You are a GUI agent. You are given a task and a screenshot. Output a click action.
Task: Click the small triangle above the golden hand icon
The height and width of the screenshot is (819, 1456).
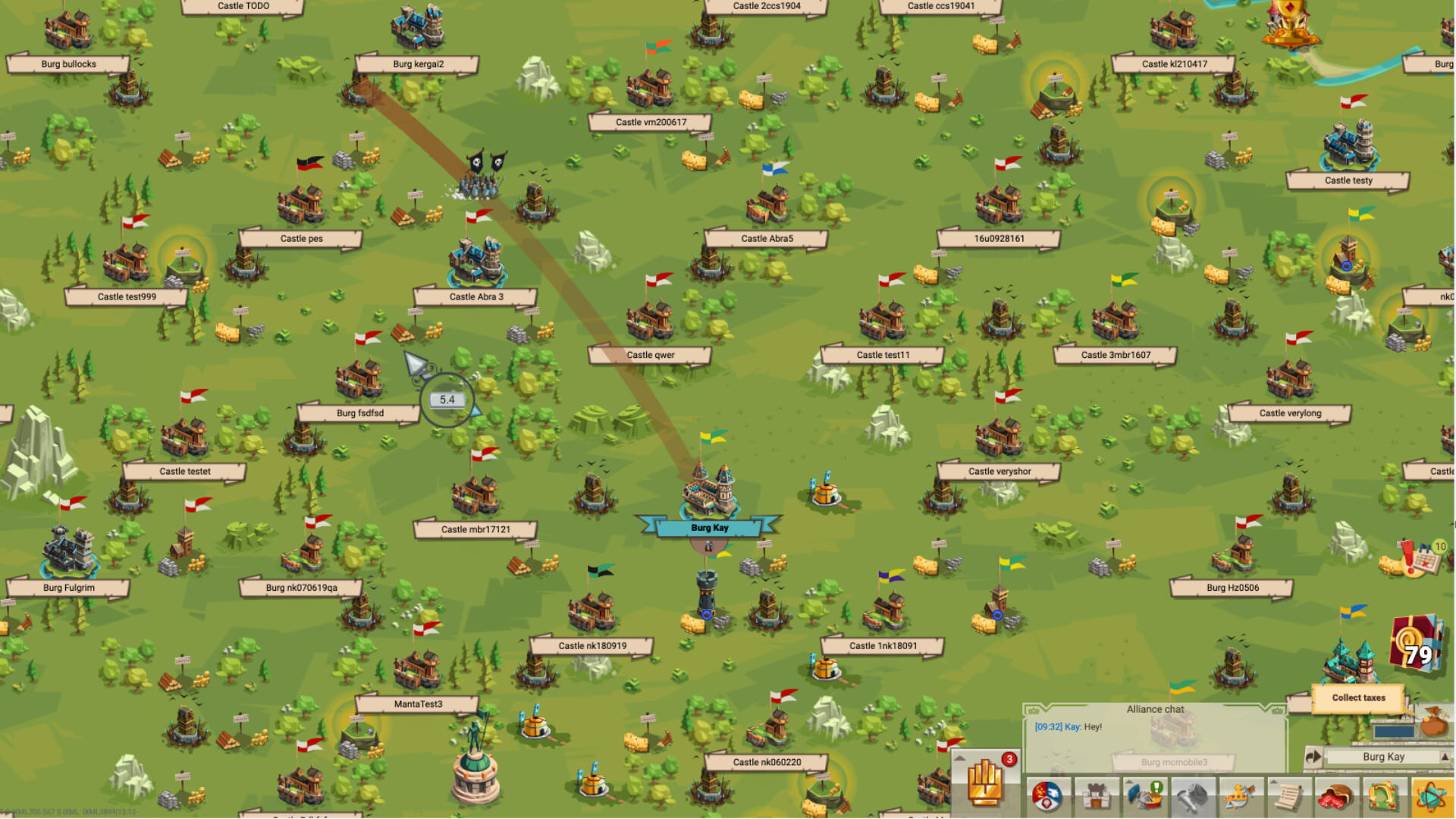click(x=961, y=758)
